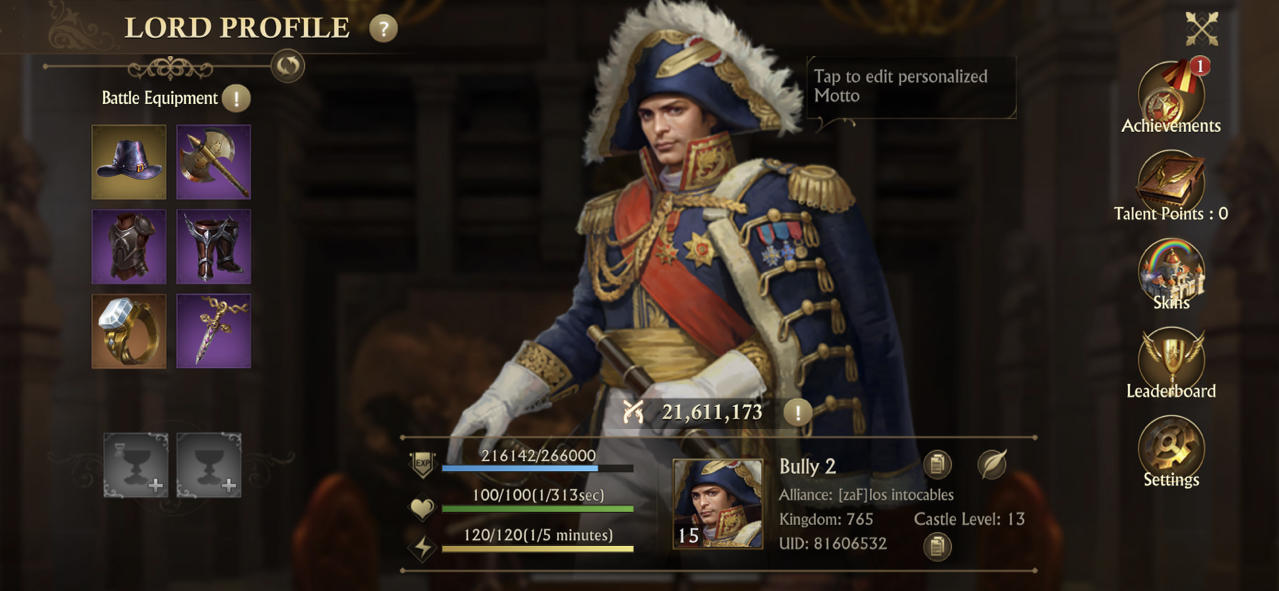
Task: Open the Talent Points book
Action: [1171, 185]
